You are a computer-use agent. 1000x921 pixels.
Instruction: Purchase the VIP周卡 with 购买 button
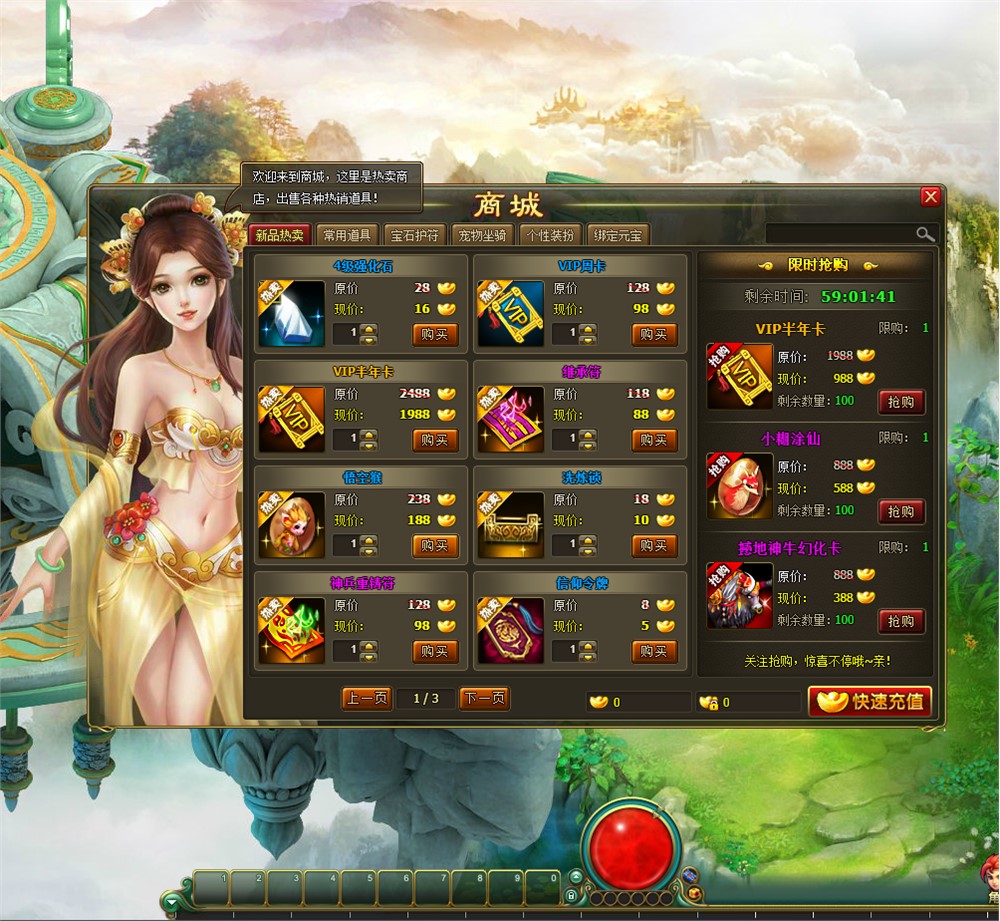[x=654, y=334]
